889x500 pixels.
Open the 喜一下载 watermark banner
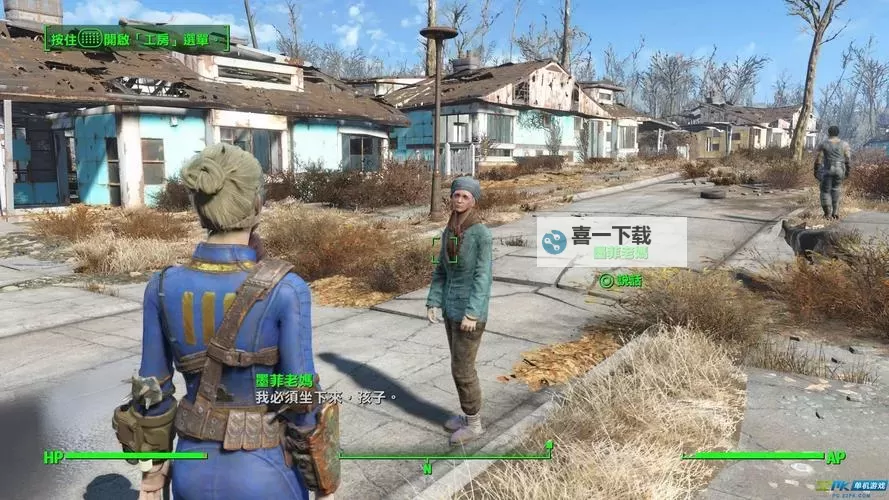click(610, 238)
